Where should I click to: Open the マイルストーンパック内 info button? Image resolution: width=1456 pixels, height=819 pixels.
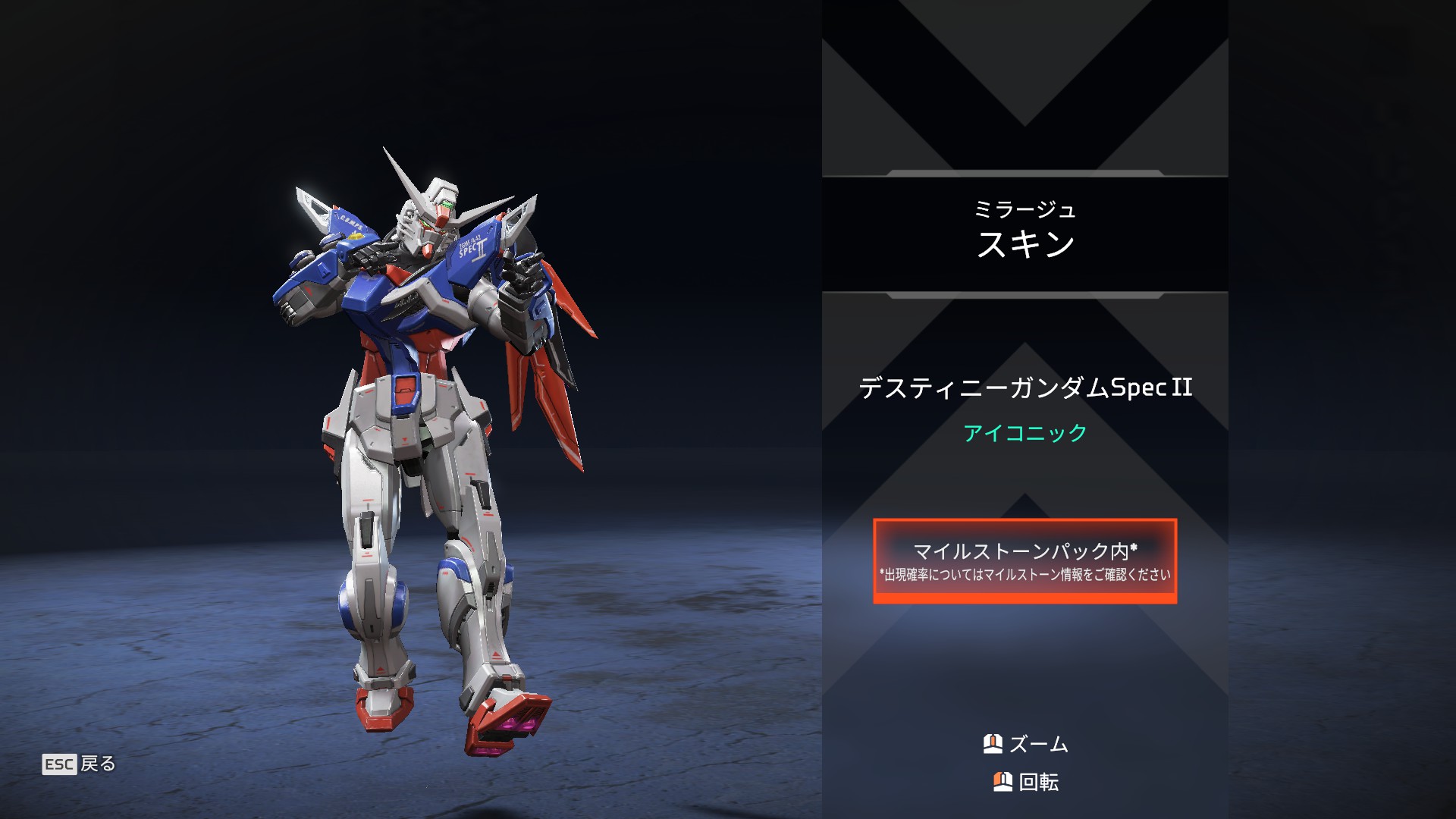click(1025, 561)
